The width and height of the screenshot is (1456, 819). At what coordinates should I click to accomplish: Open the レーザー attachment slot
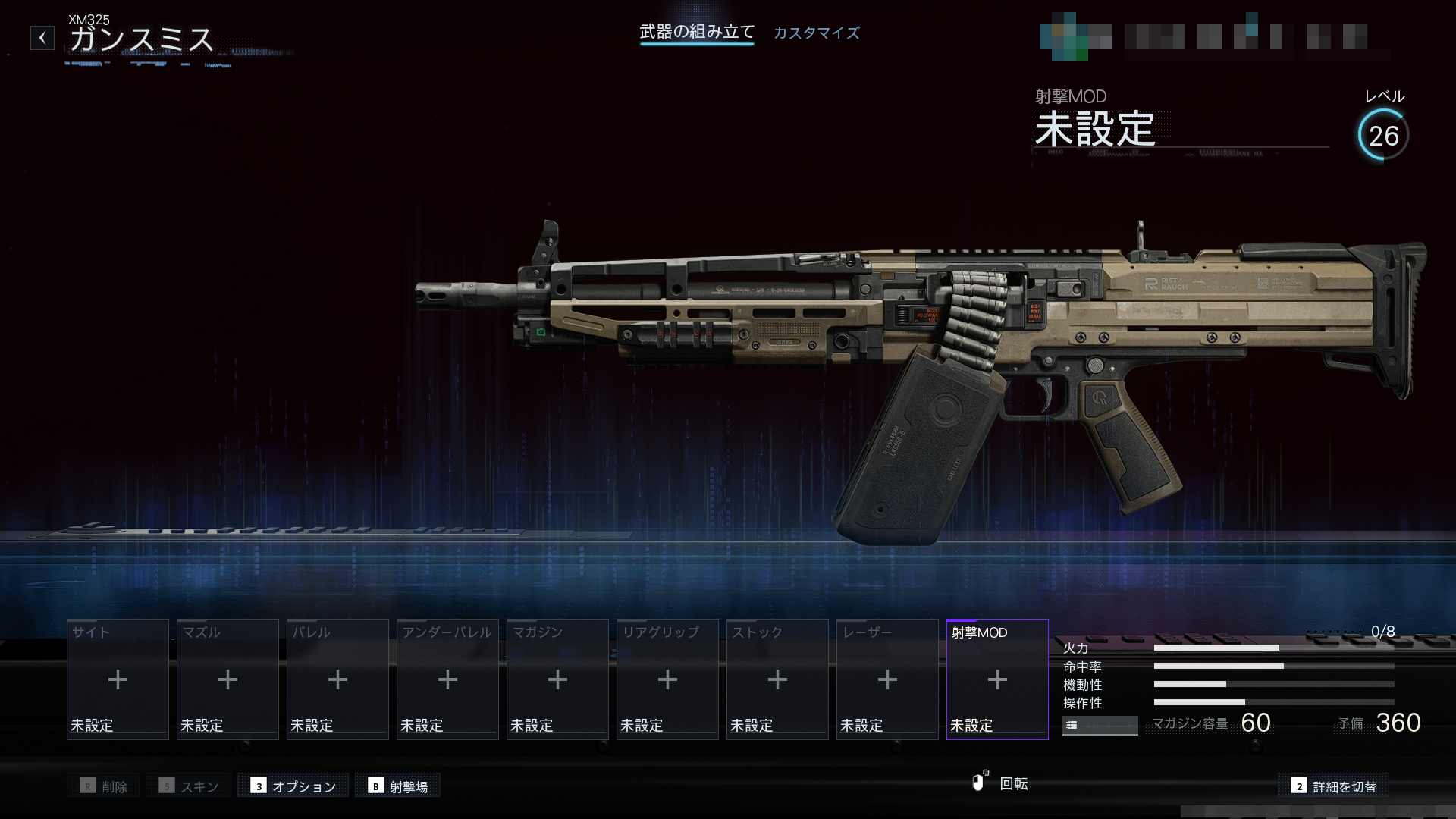click(x=887, y=679)
